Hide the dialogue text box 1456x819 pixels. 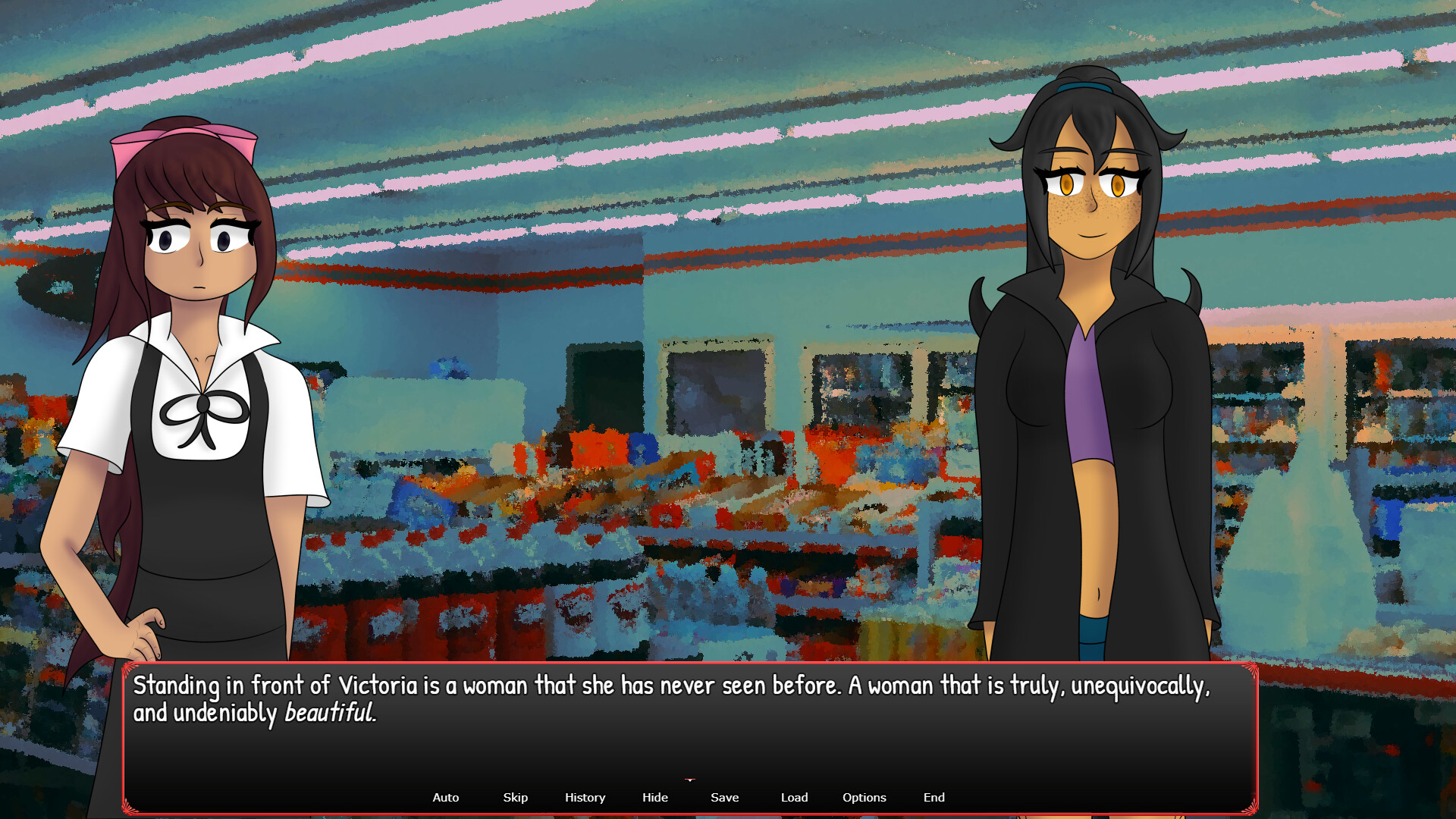(654, 797)
